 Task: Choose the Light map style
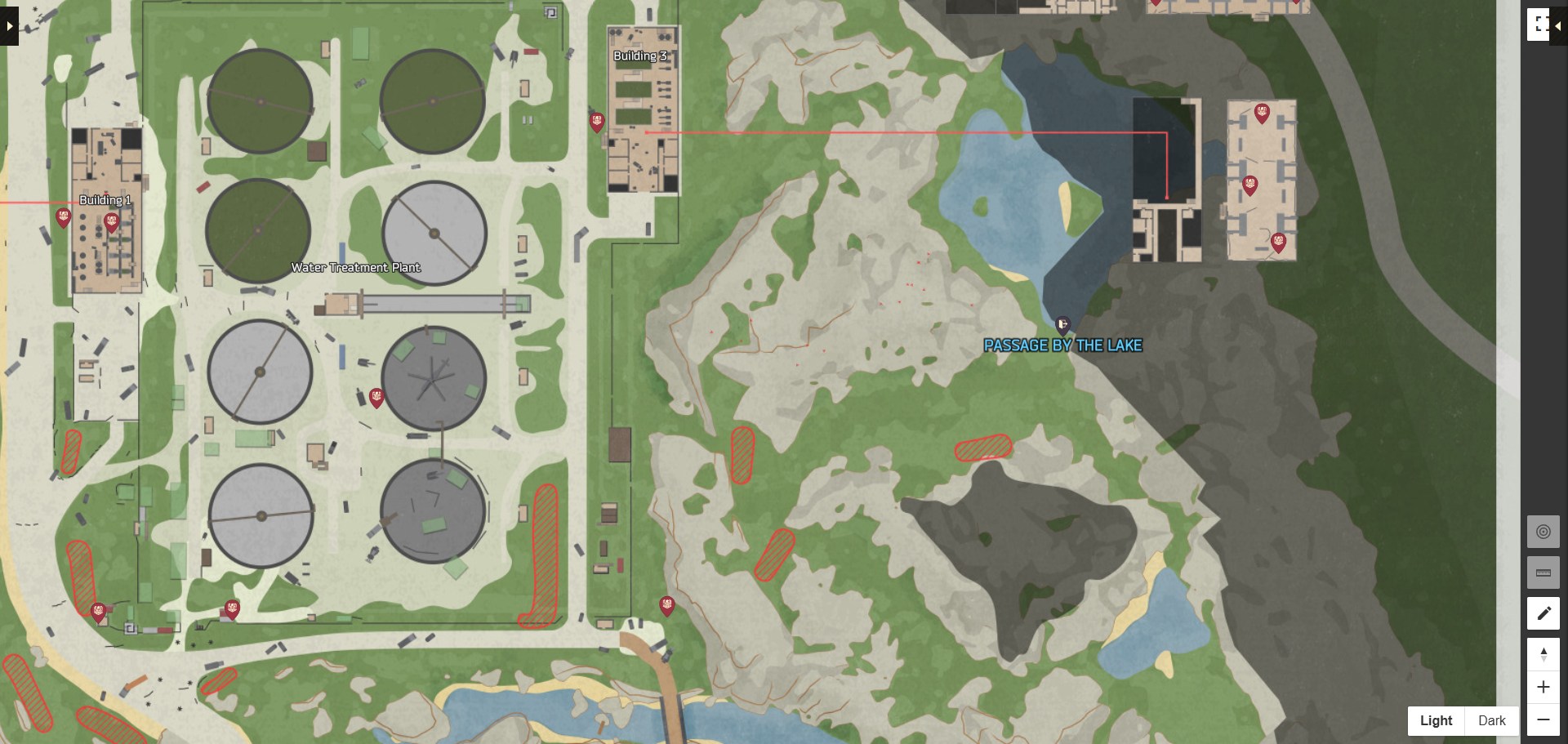[1436, 720]
